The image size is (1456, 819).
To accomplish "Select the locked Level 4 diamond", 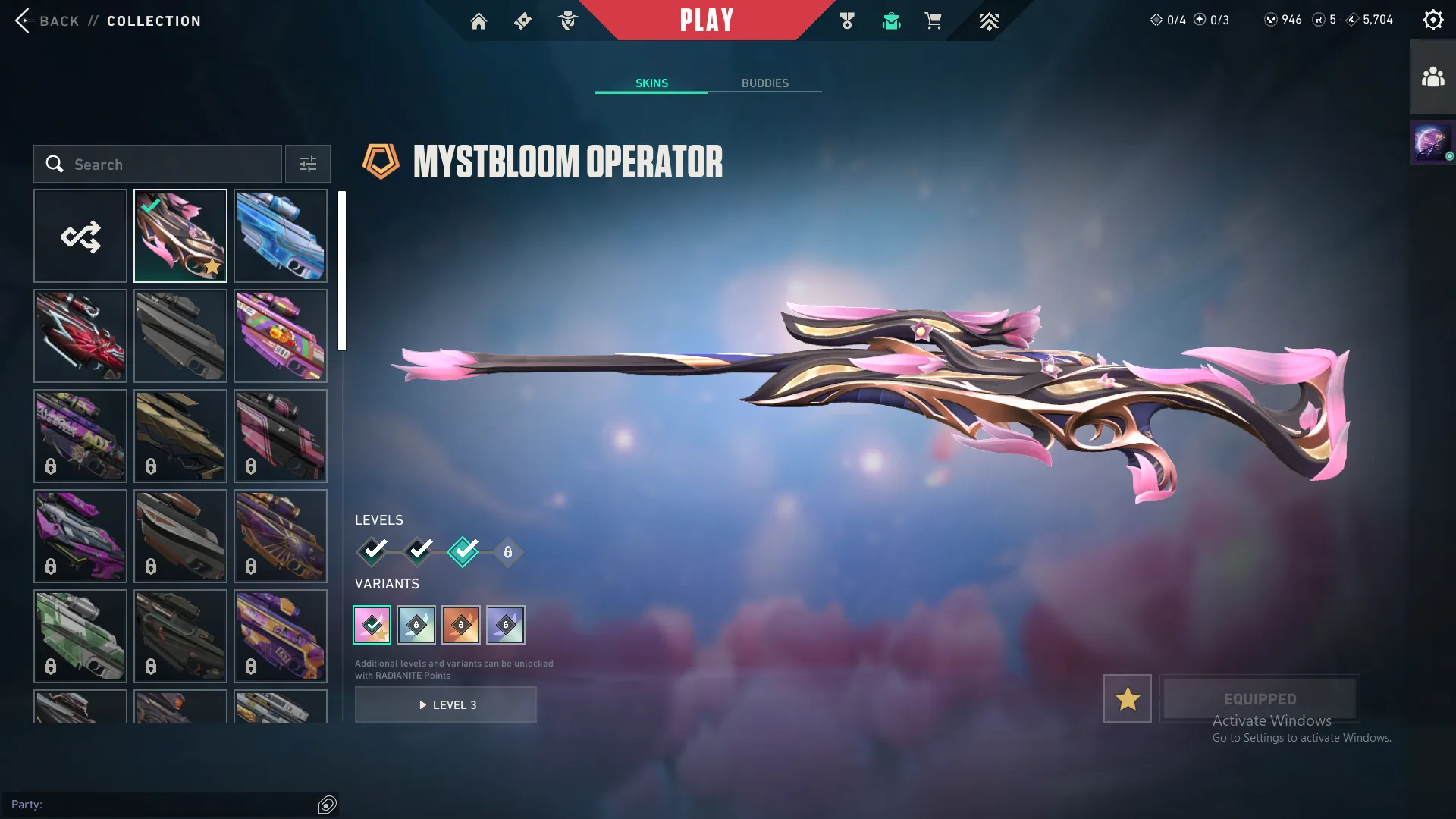I will (507, 552).
